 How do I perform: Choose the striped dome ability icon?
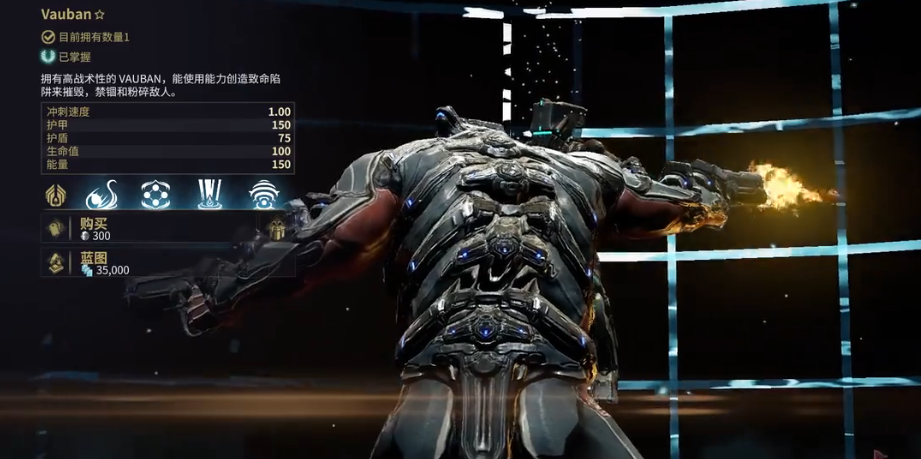(263, 193)
